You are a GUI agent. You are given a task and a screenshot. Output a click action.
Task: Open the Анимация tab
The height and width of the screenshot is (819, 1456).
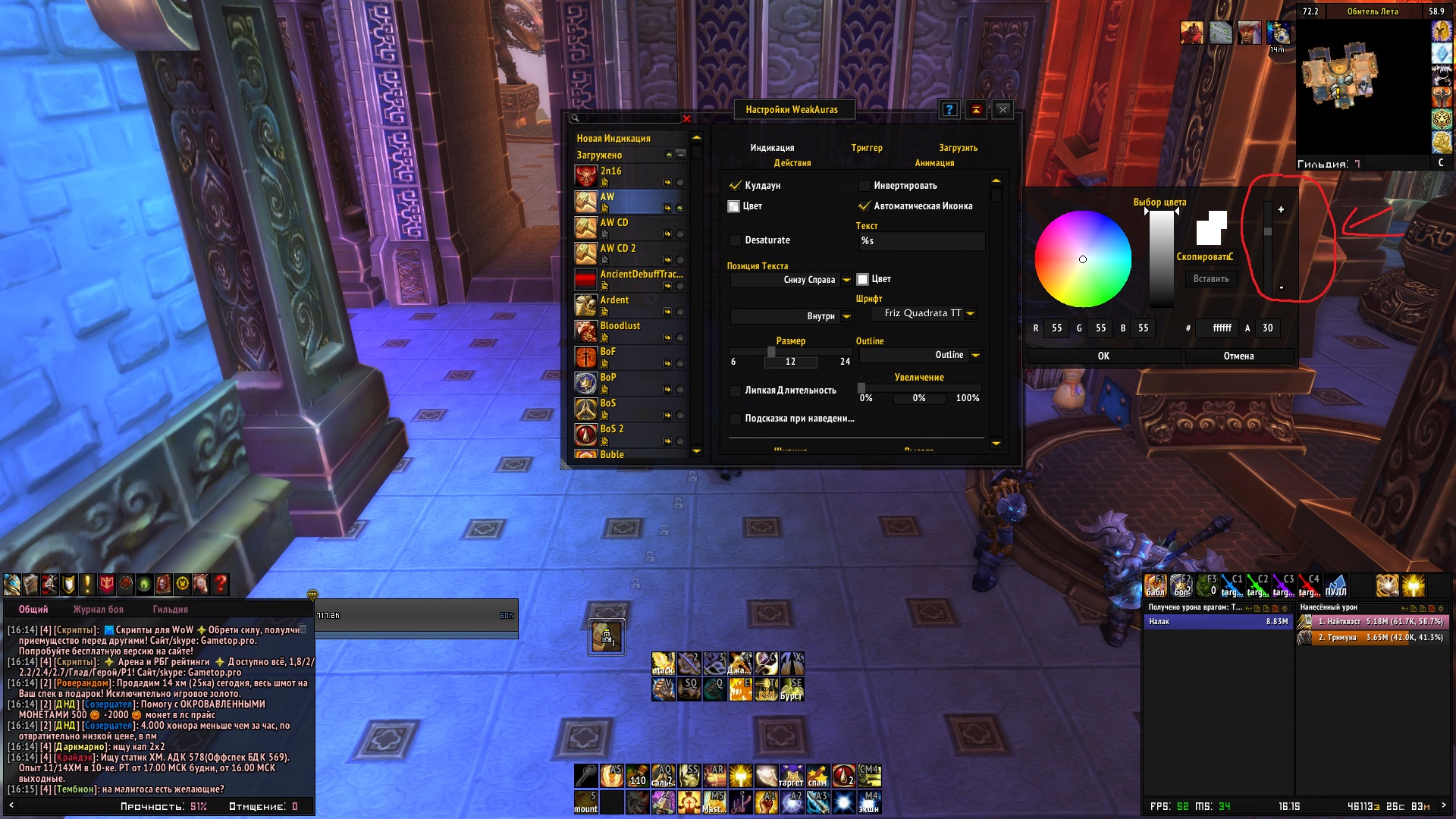point(934,163)
